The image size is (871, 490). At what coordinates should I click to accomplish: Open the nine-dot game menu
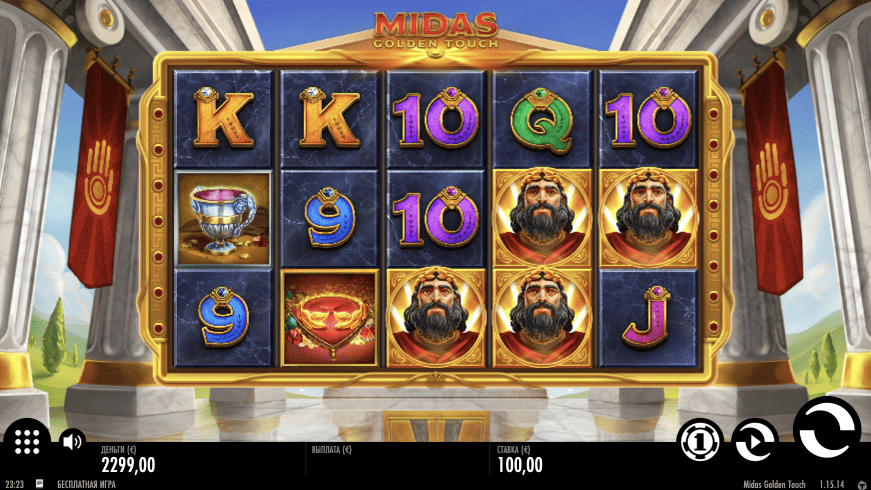[x=27, y=440]
